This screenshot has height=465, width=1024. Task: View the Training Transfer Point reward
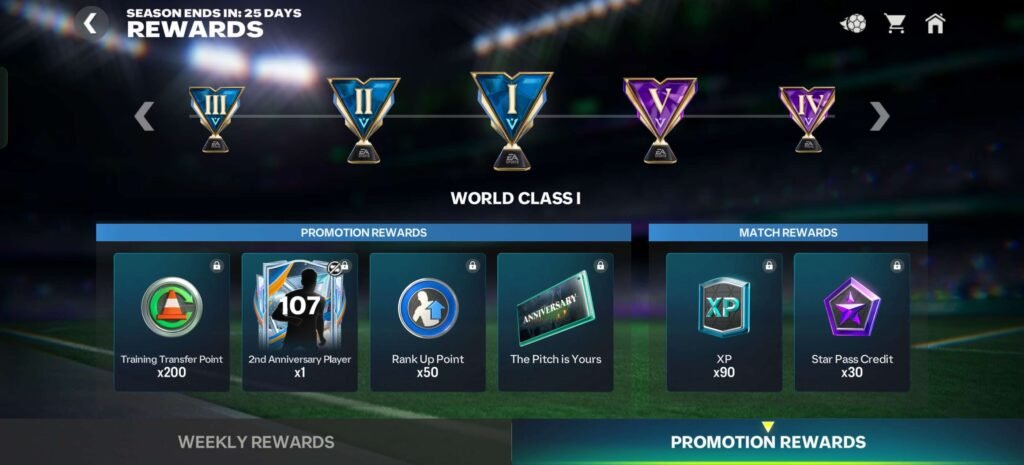pyautogui.click(x=172, y=321)
